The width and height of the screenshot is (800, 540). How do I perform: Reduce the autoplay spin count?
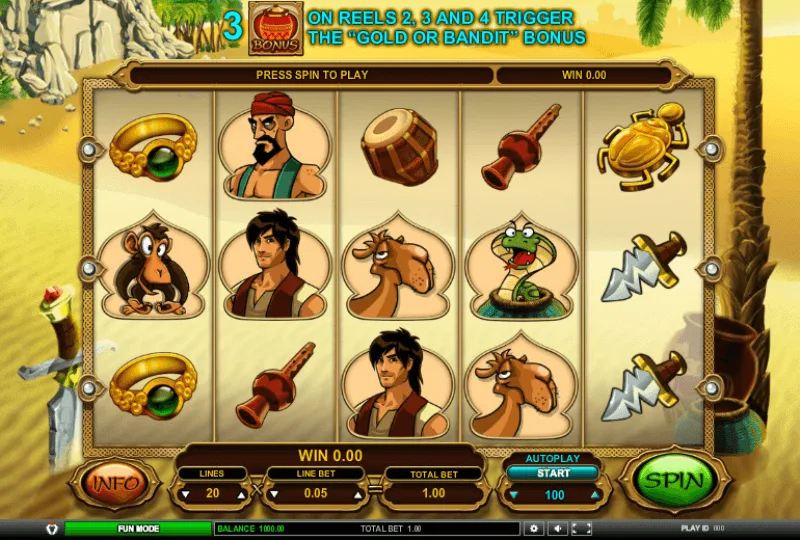[514, 495]
